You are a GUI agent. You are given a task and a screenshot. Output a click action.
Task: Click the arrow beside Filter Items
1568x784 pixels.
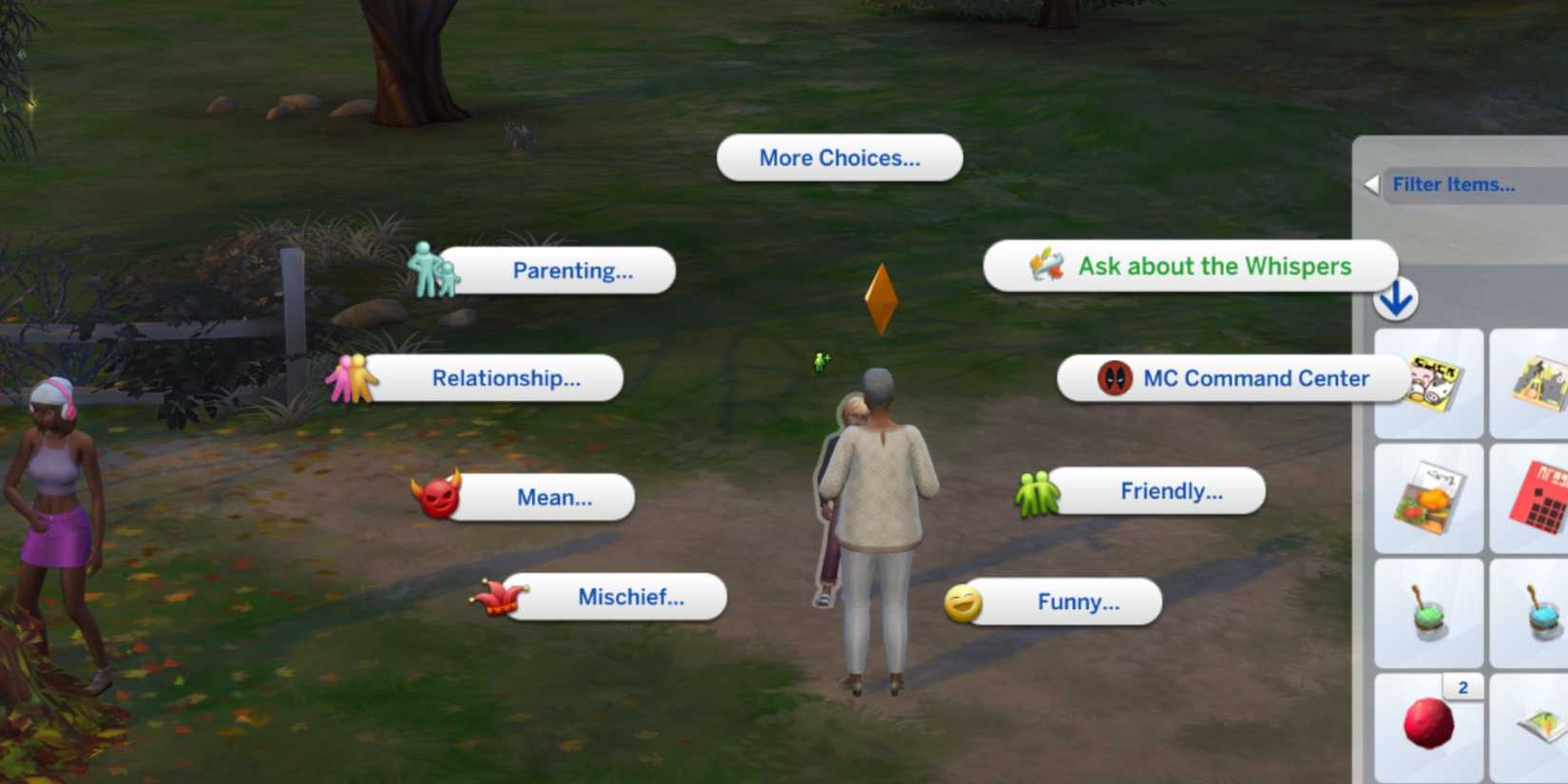pyautogui.click(x=1372, y=184)
